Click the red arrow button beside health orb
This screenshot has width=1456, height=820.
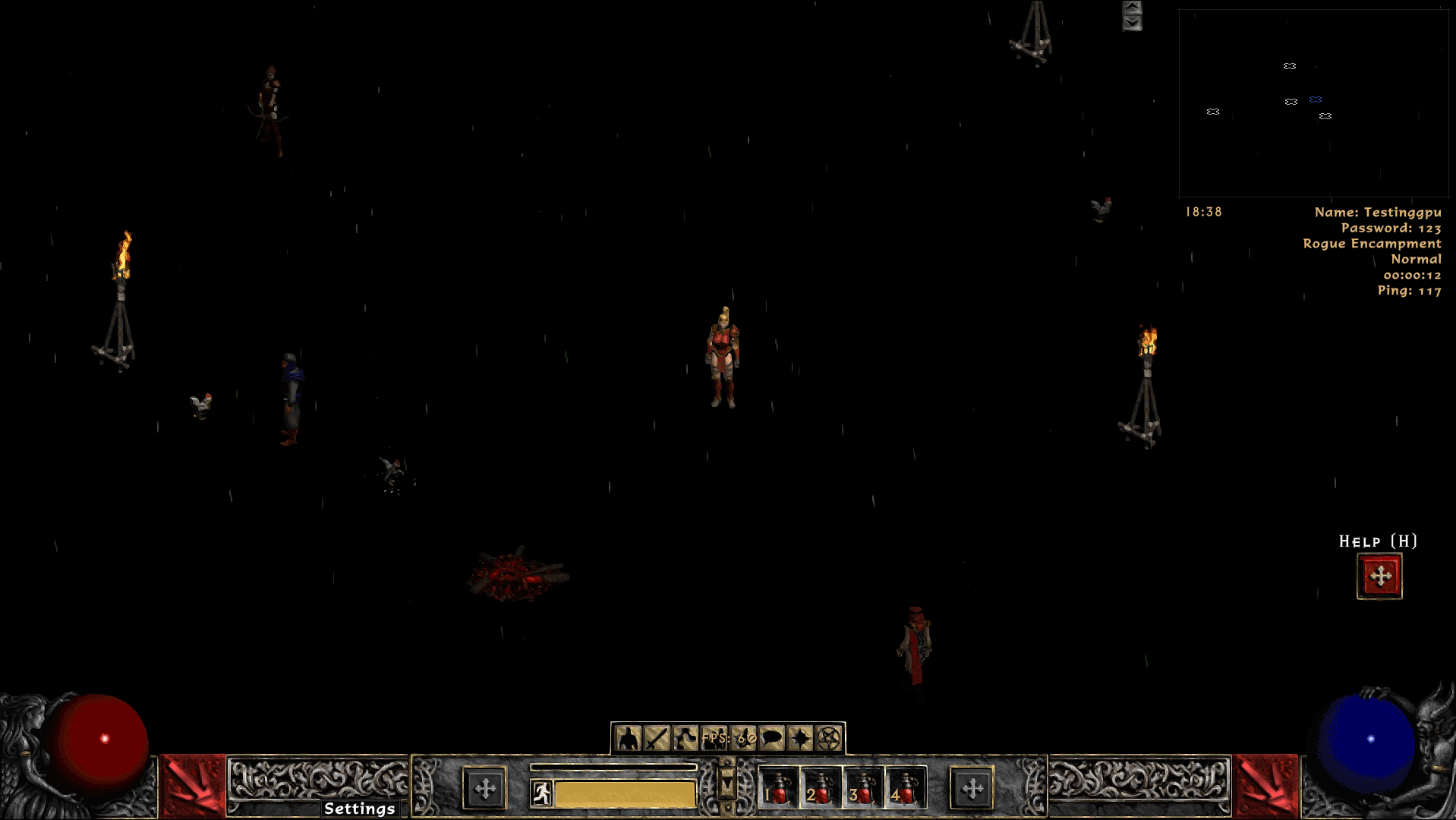click(192, 786)
